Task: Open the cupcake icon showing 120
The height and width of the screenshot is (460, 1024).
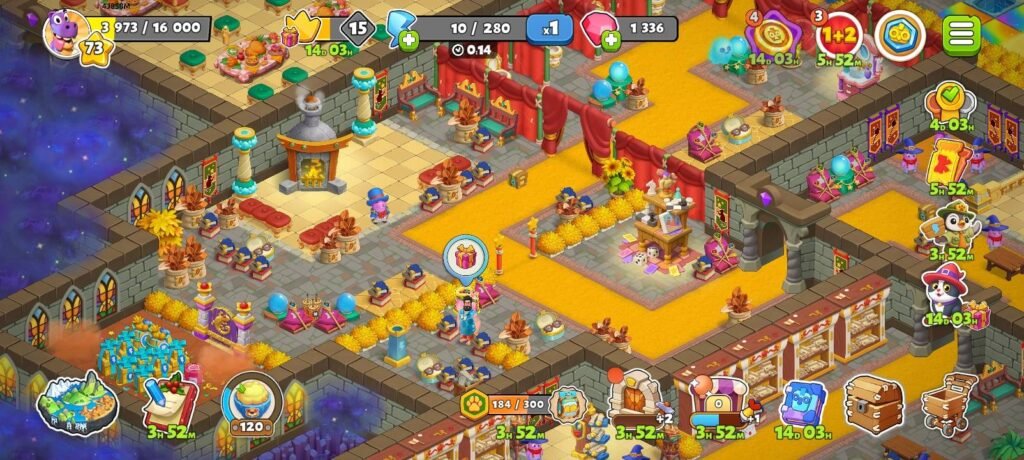Action: tap(251, 401)
